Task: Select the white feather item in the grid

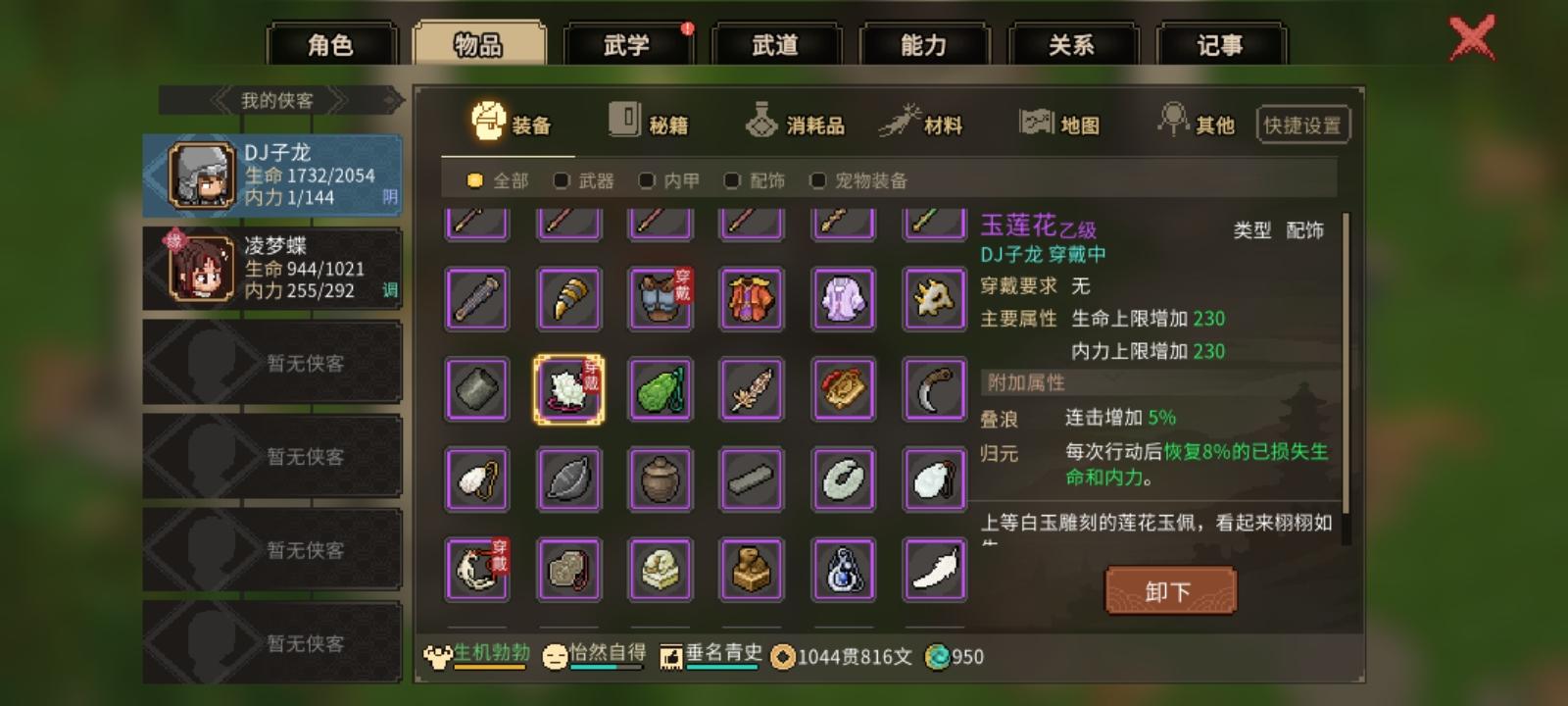Action: coord(932,569)
